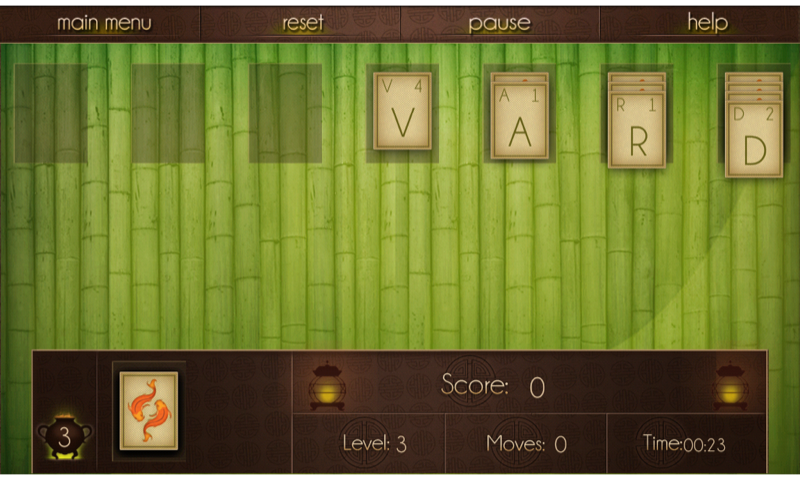This screenshot has height=480, width=800.
Task: Pick the A 1 card
Action: click(x=520, y=122)
